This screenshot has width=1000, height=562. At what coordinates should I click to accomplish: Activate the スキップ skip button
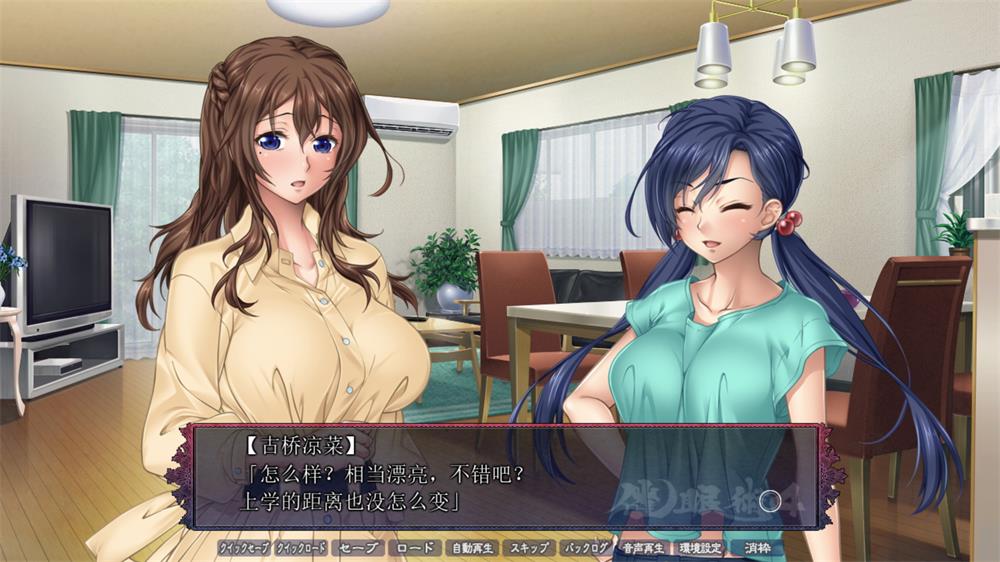[528, 548]
